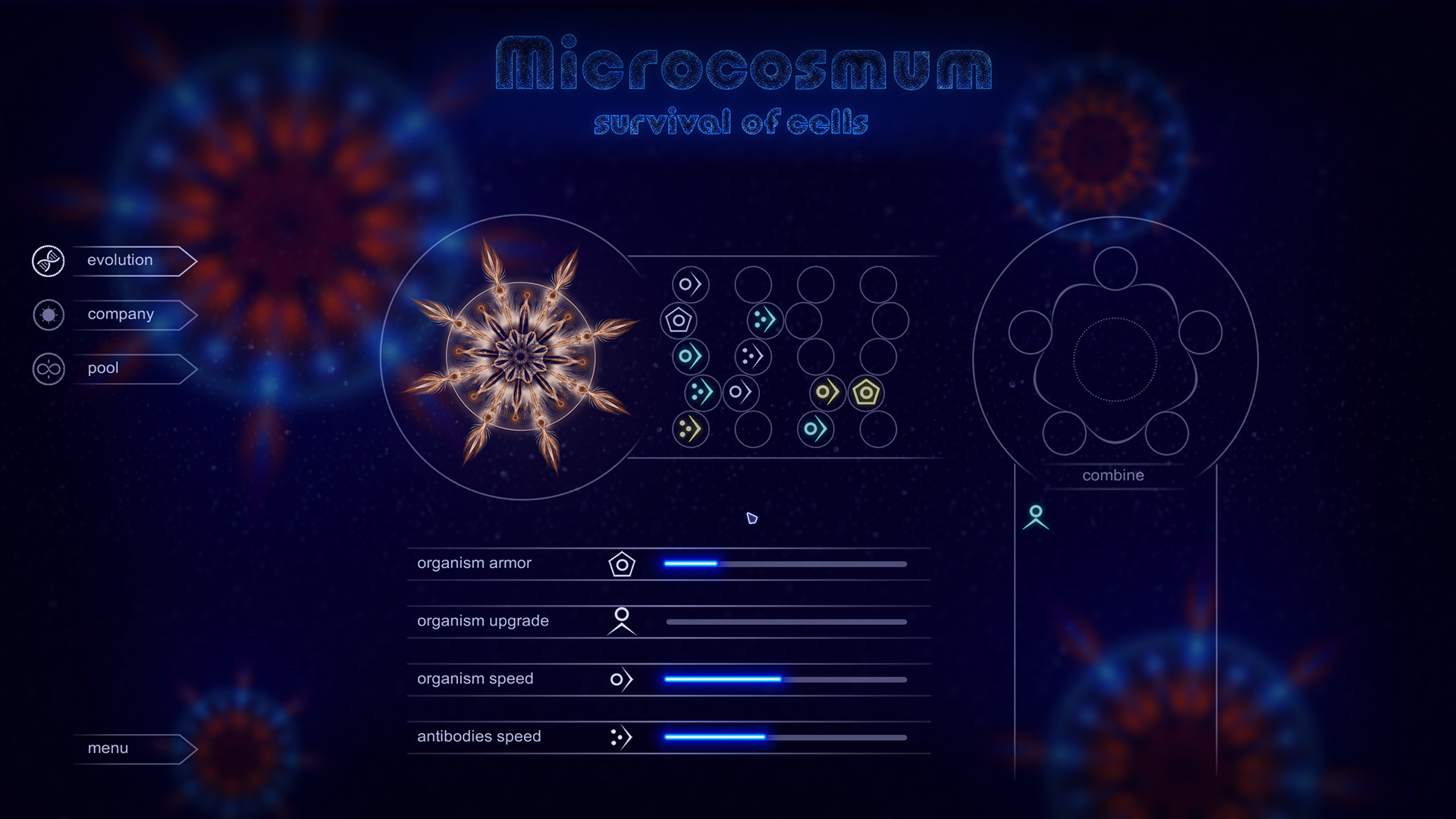Click the combine button
Screen dimensions: 1456x819
pos(1112,475)
